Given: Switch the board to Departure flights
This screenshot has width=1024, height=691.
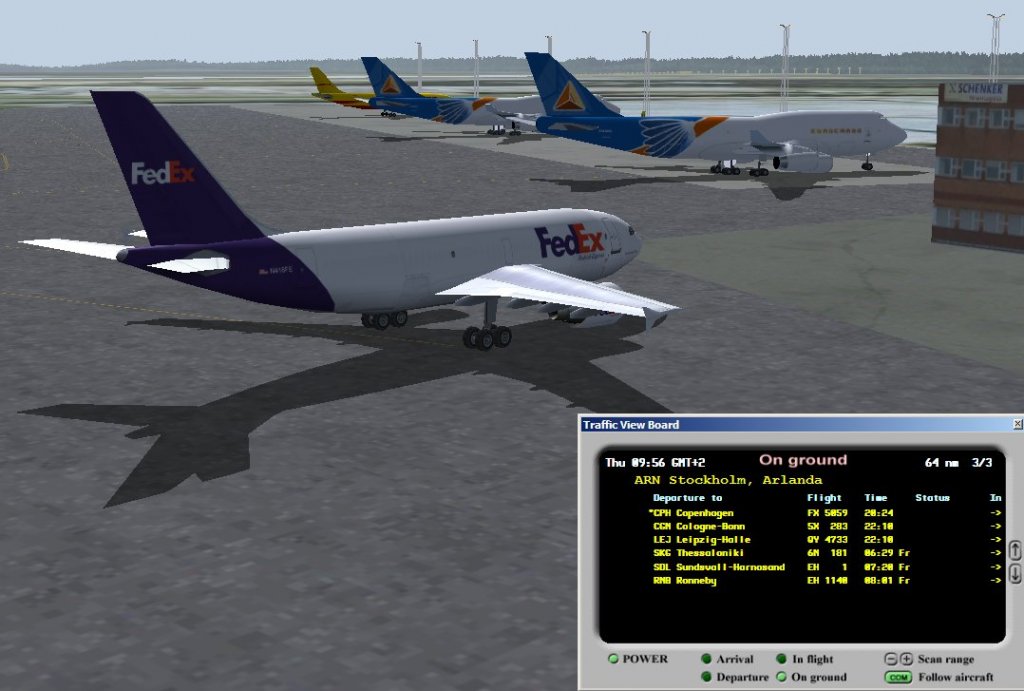Looking at the screenshot, I should (706, 677).
